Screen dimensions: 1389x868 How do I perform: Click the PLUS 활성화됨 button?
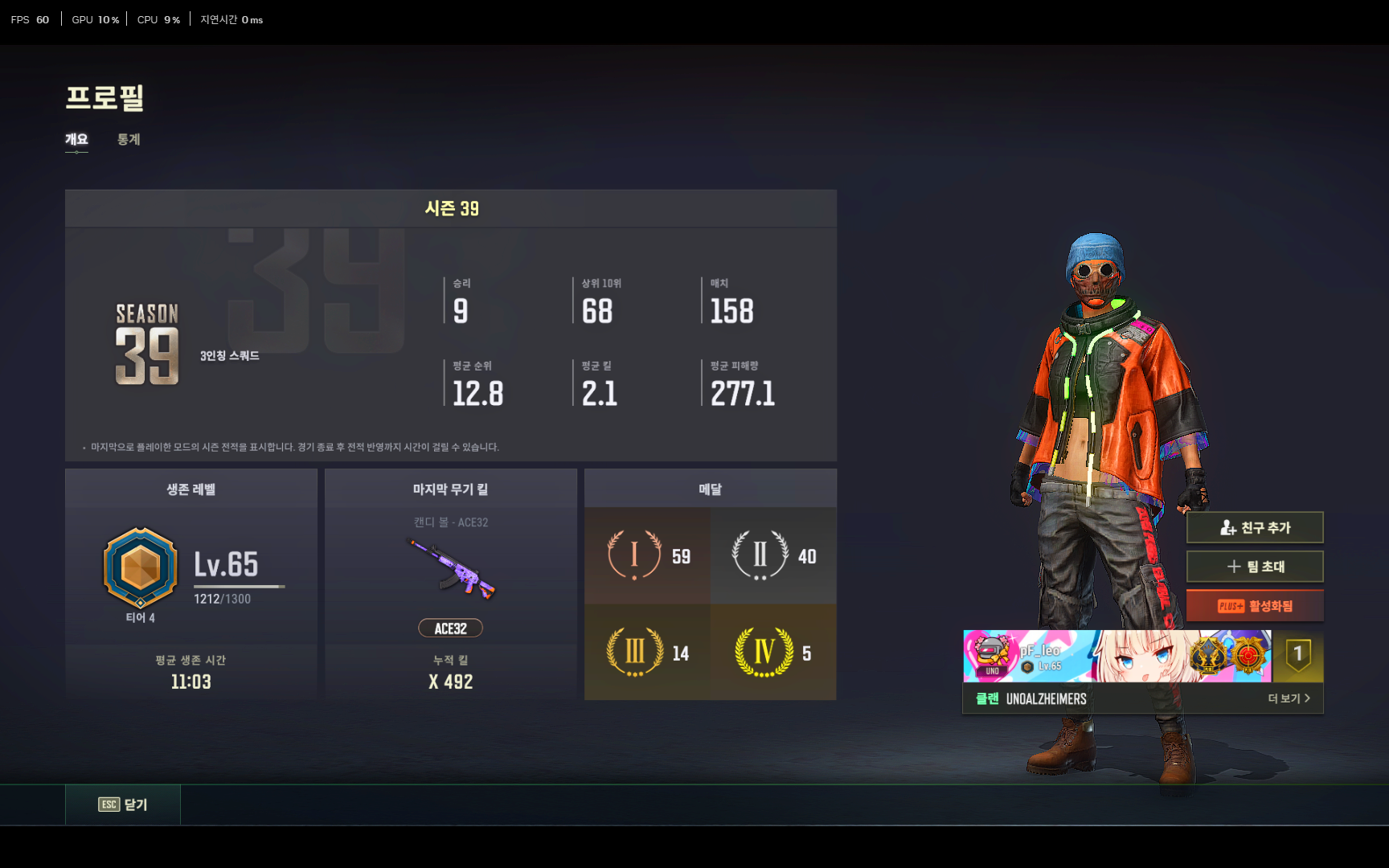click(1254, 606)
